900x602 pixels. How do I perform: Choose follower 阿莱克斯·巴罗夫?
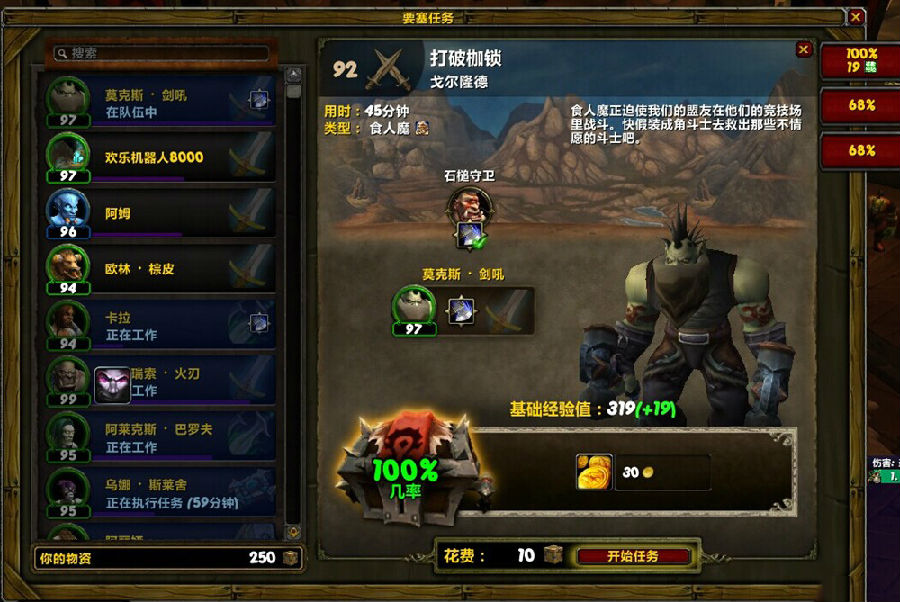coord(160,437)
